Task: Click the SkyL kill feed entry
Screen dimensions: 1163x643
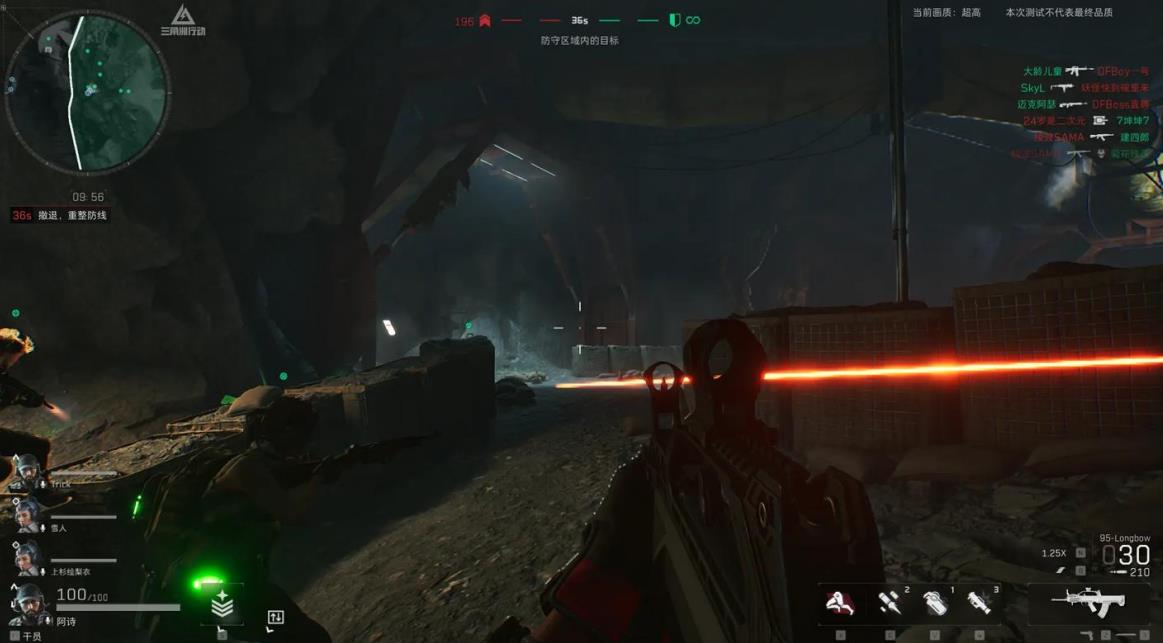Action: point(1084,88)
